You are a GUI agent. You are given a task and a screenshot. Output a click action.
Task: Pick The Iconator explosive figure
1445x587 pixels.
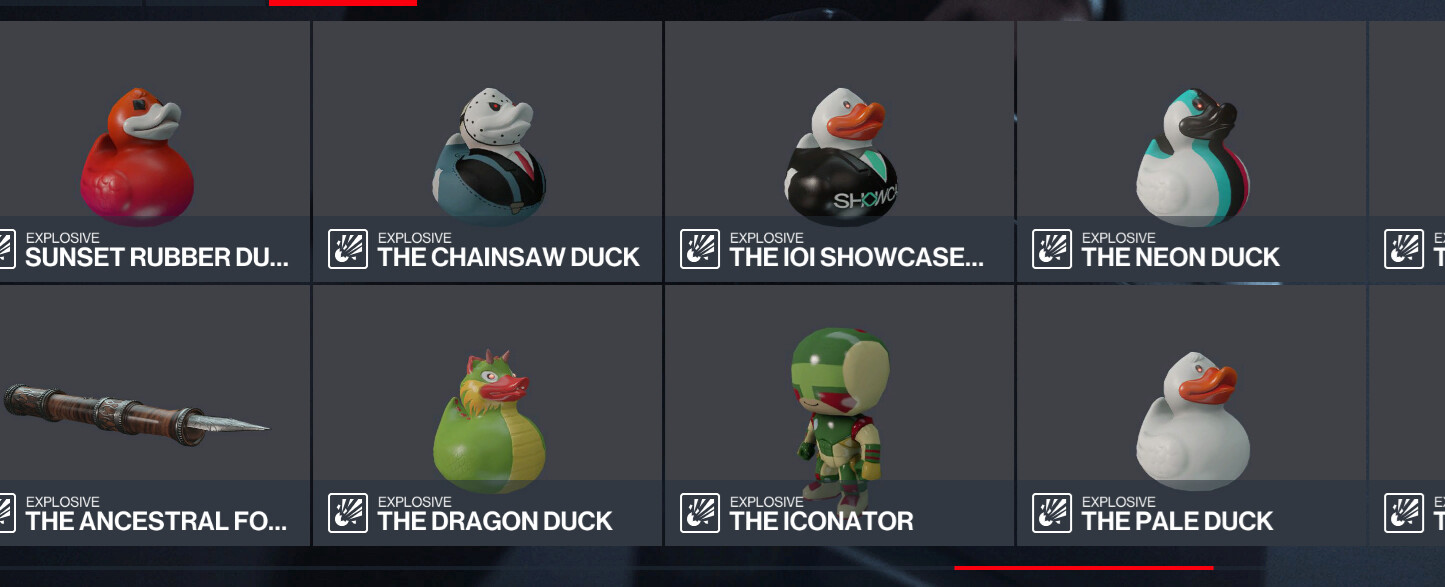pyautogui.click(x=840, y=415)
